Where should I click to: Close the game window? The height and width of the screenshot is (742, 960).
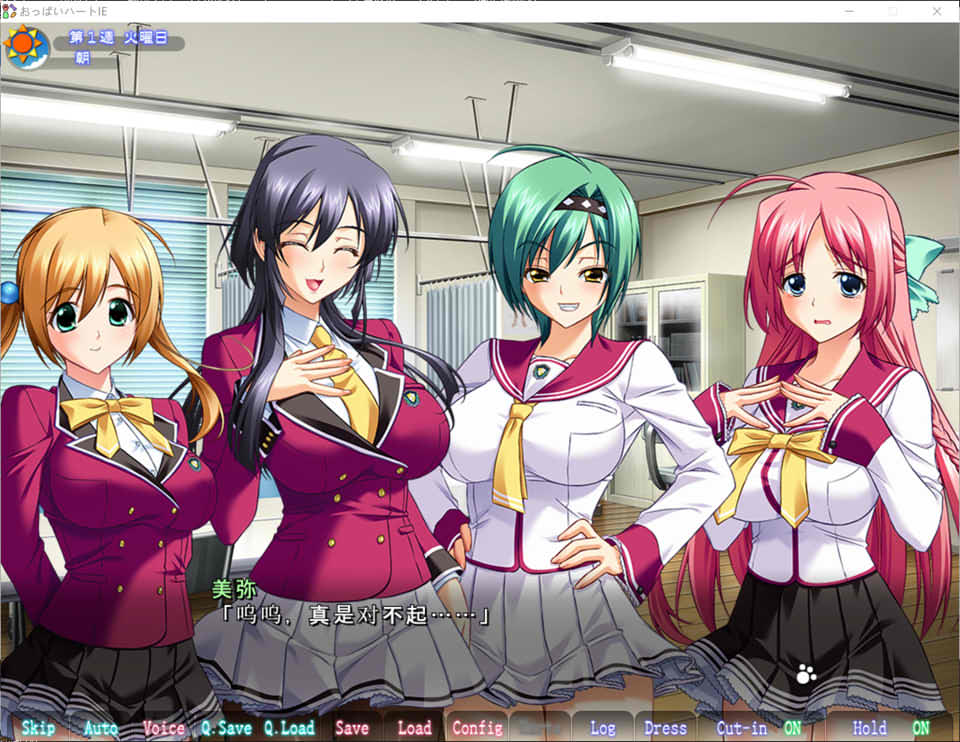pos(936,10)
